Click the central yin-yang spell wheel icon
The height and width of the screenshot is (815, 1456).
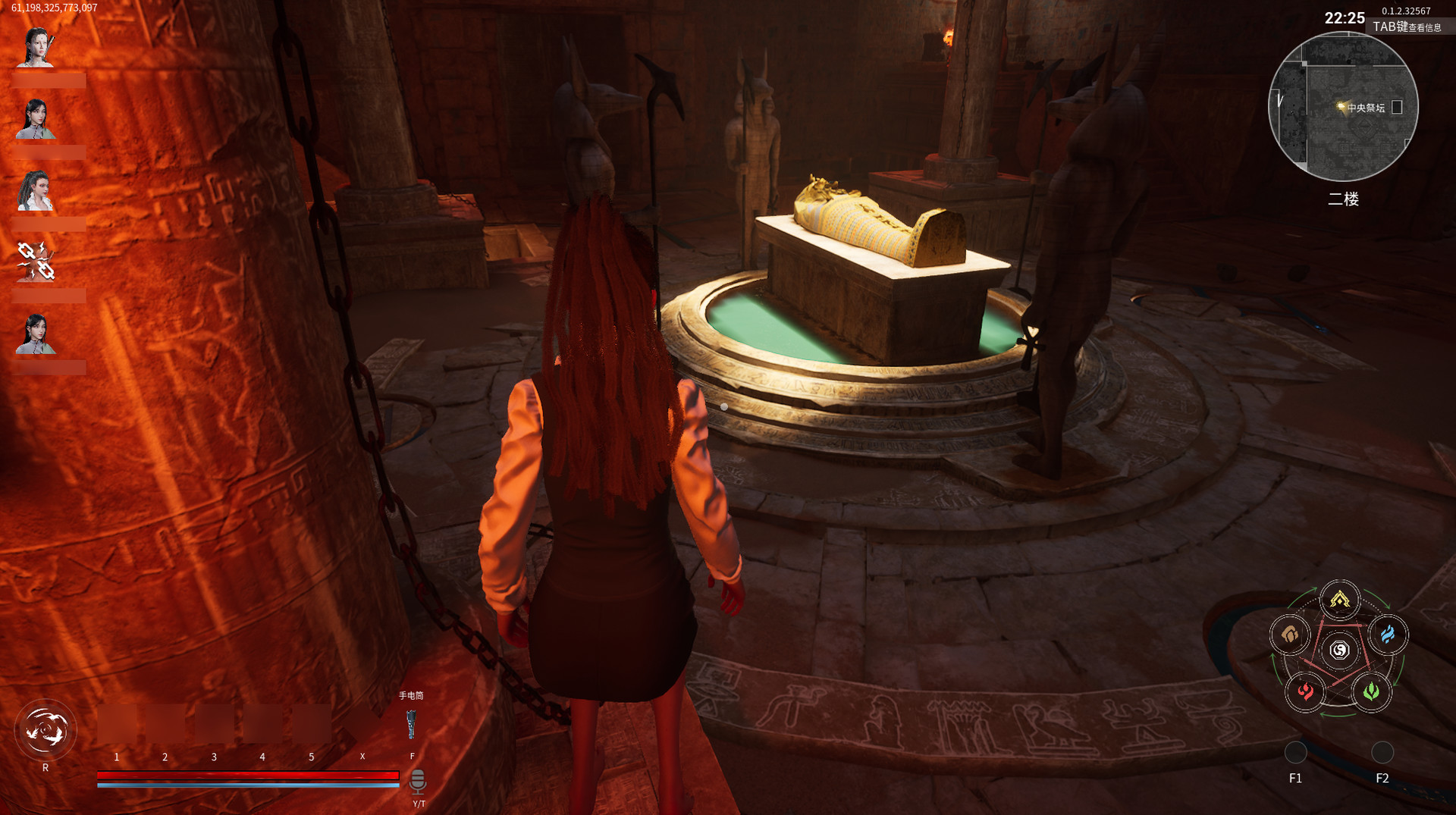pos(1338,649)
